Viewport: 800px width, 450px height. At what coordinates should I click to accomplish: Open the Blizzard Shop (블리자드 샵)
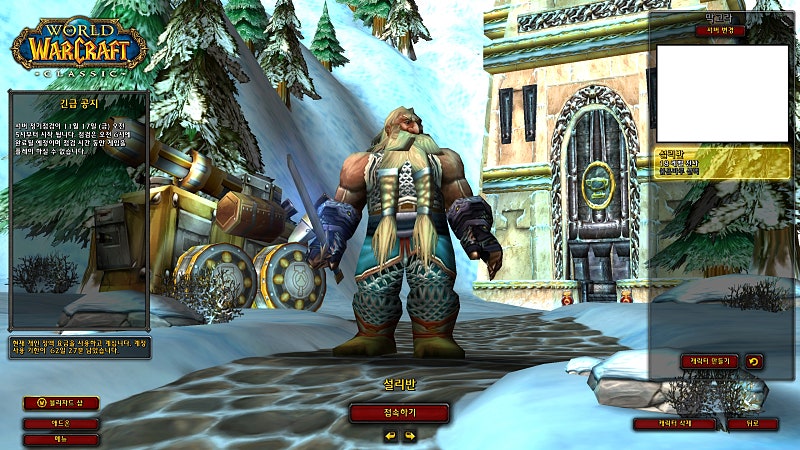(x=61, y=403)
